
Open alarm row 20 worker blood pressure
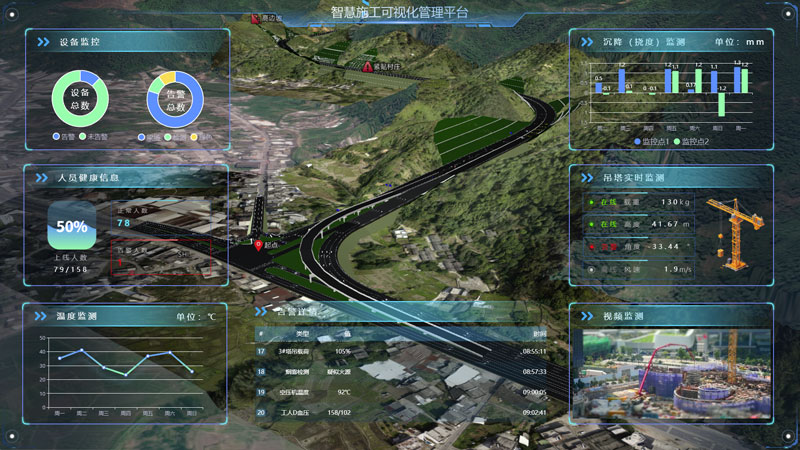point(400,412)
